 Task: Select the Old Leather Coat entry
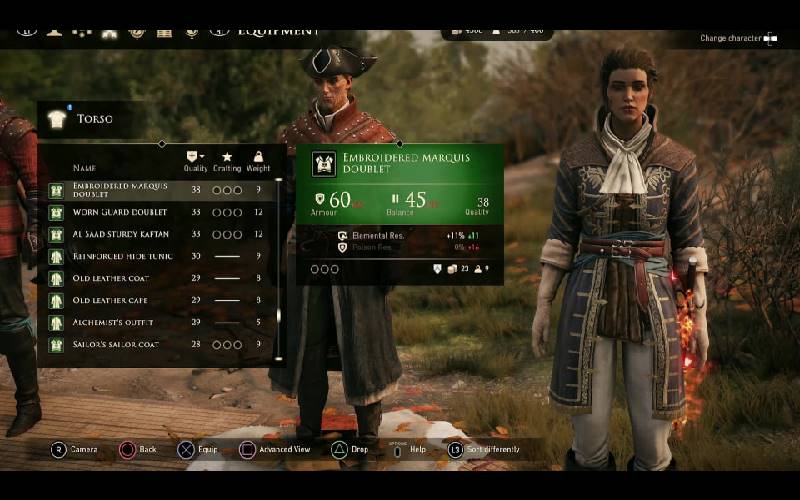point(160,278)
